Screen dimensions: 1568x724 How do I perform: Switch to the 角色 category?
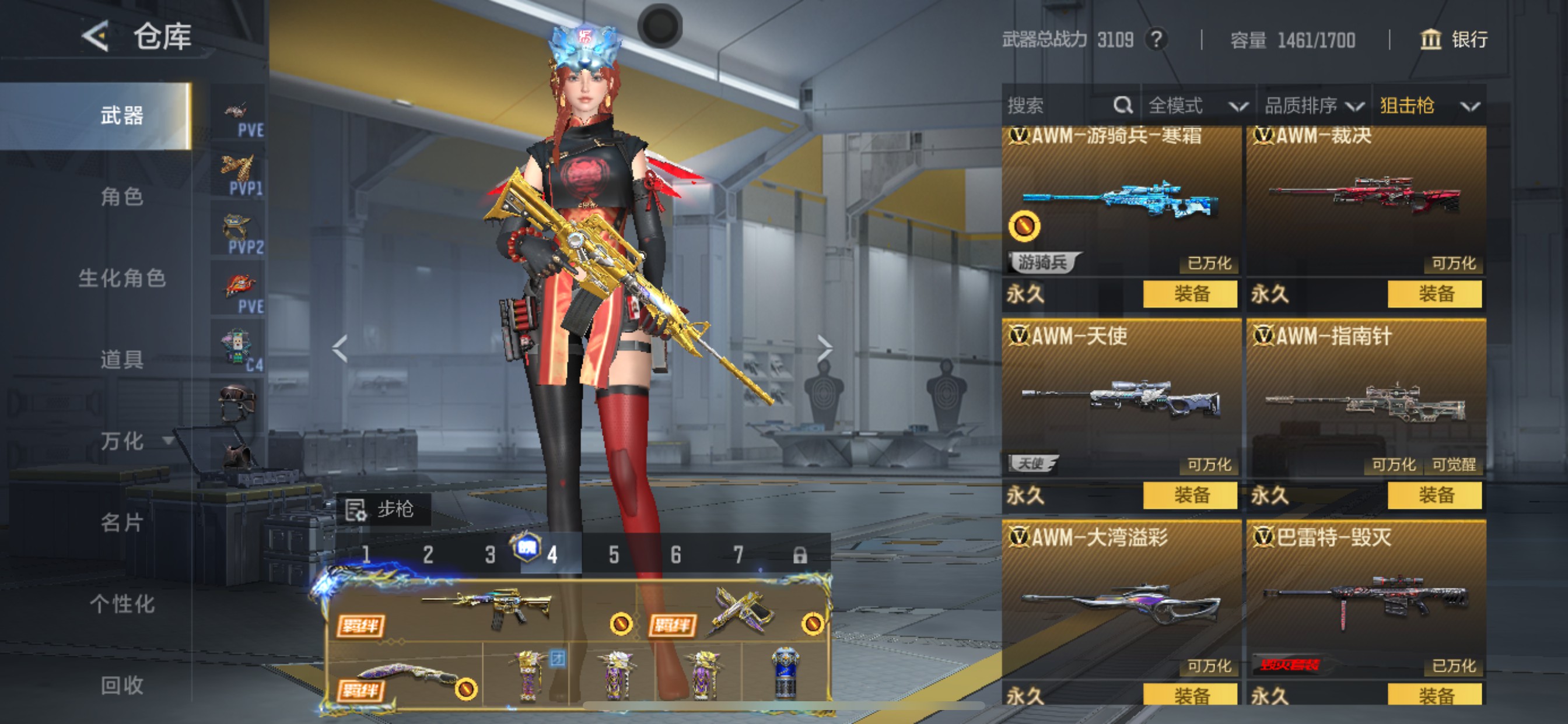(122, 196)
